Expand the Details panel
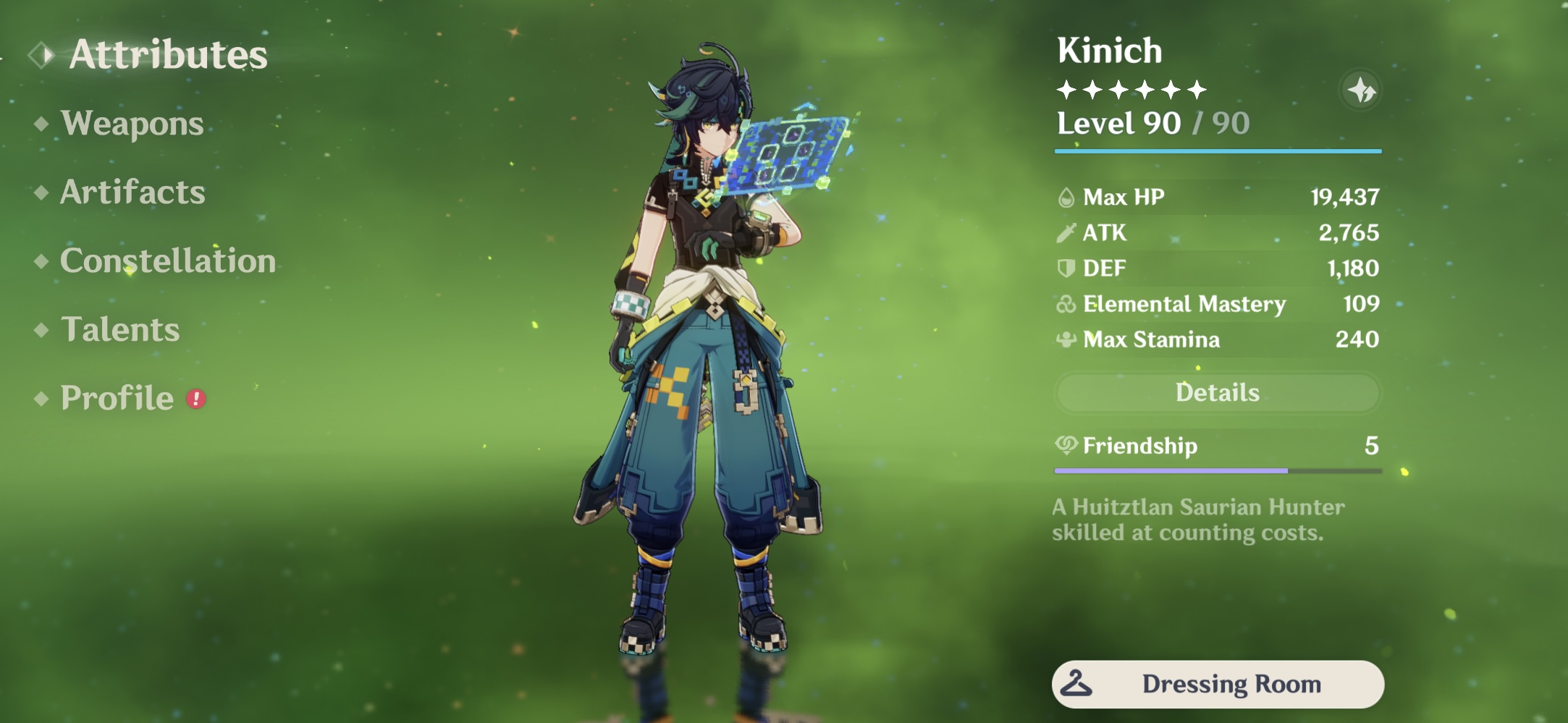 tap(1218, 392)
